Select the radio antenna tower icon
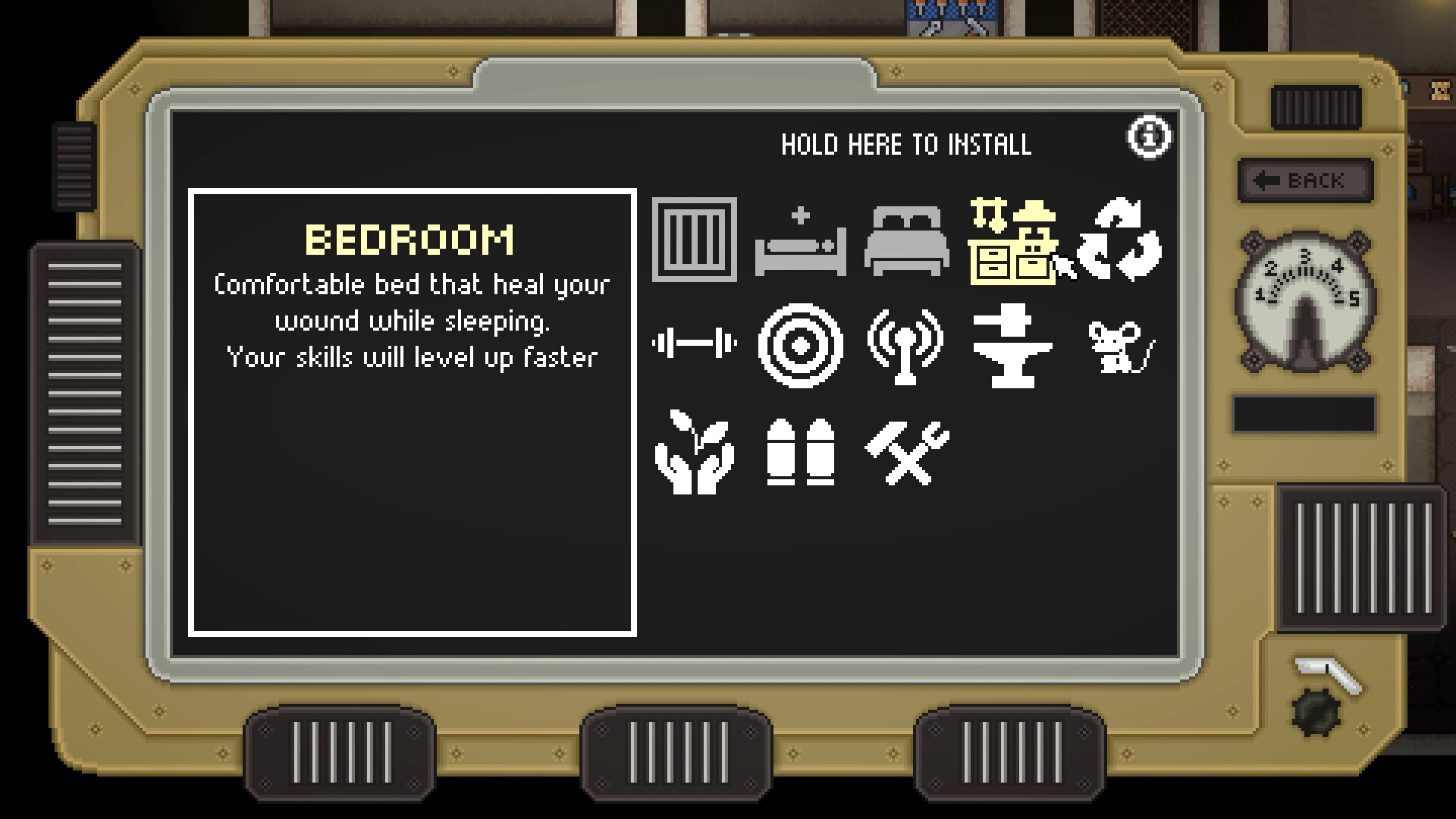The image size is (1456, 819). pyautogui.click(x=906, y=345)
